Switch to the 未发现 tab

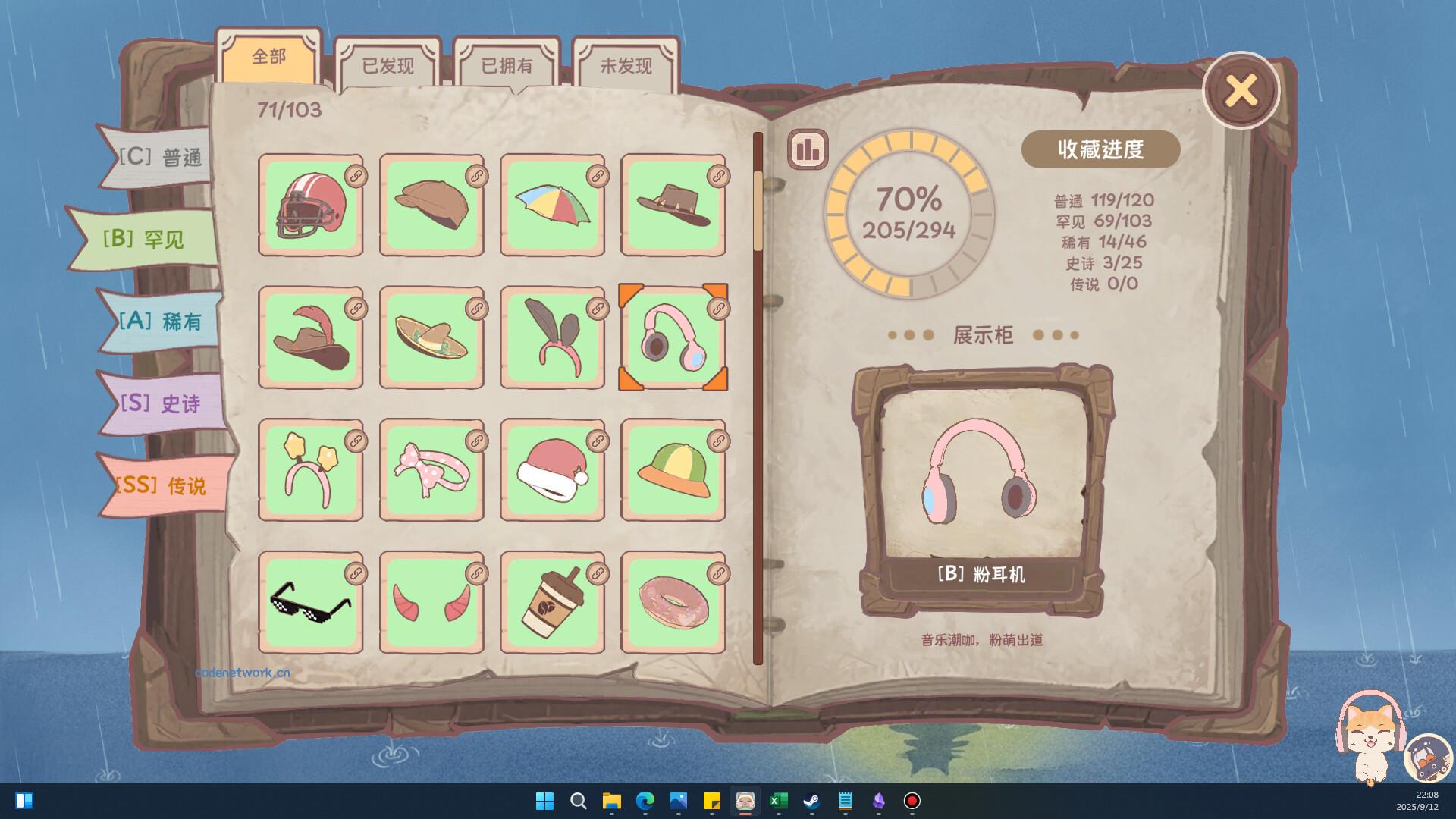(625, 66)
